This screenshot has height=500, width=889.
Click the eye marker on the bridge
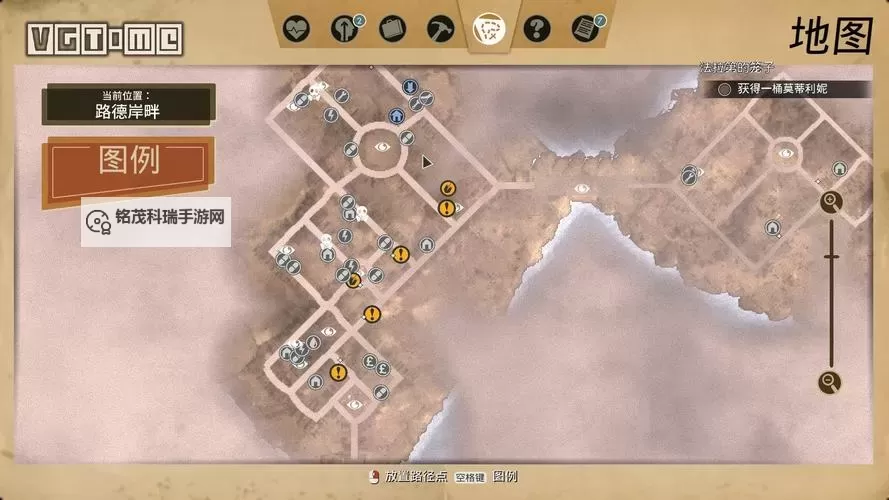coord(582,188)
